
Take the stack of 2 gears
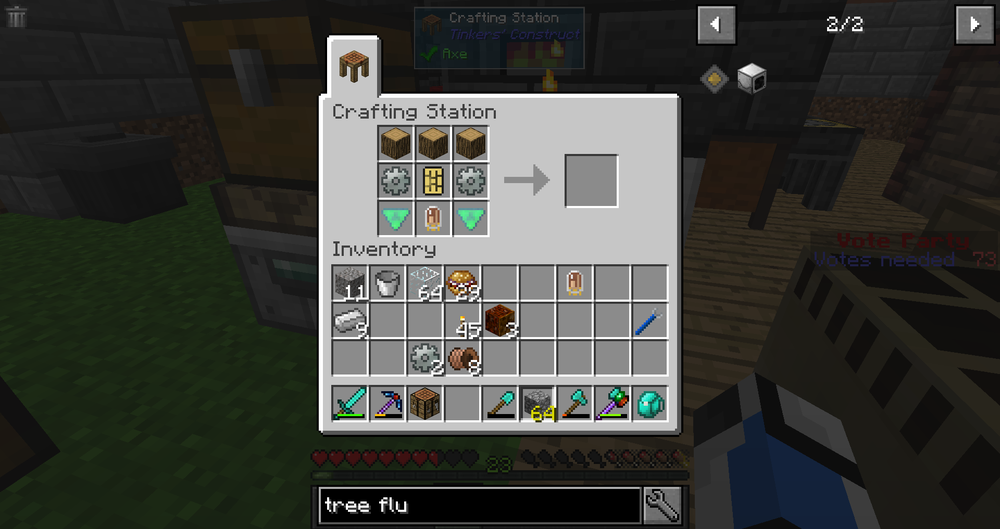point(426,358)
